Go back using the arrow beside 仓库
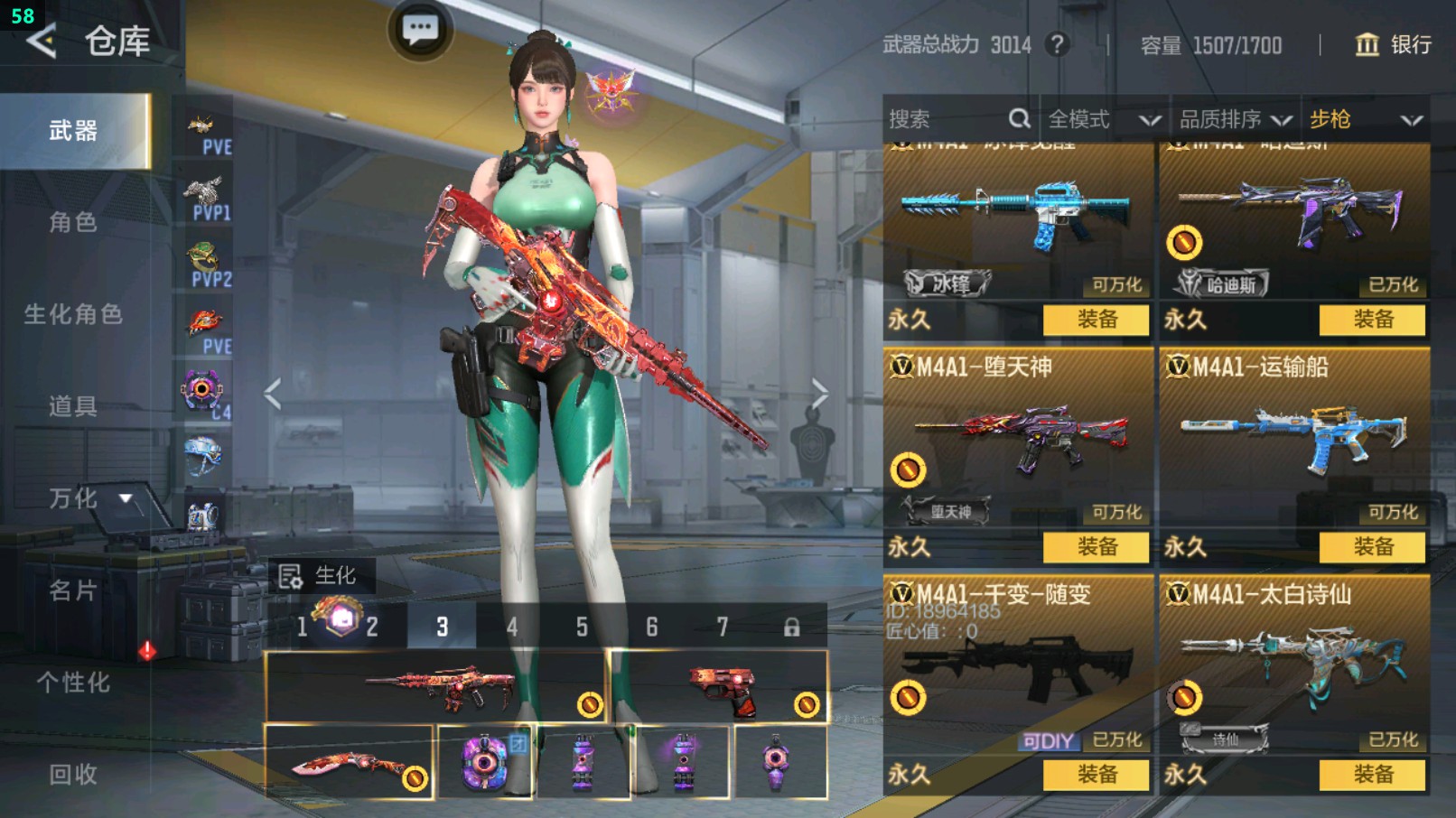This screenshot has height=818, width=1456. pos(42,41)
